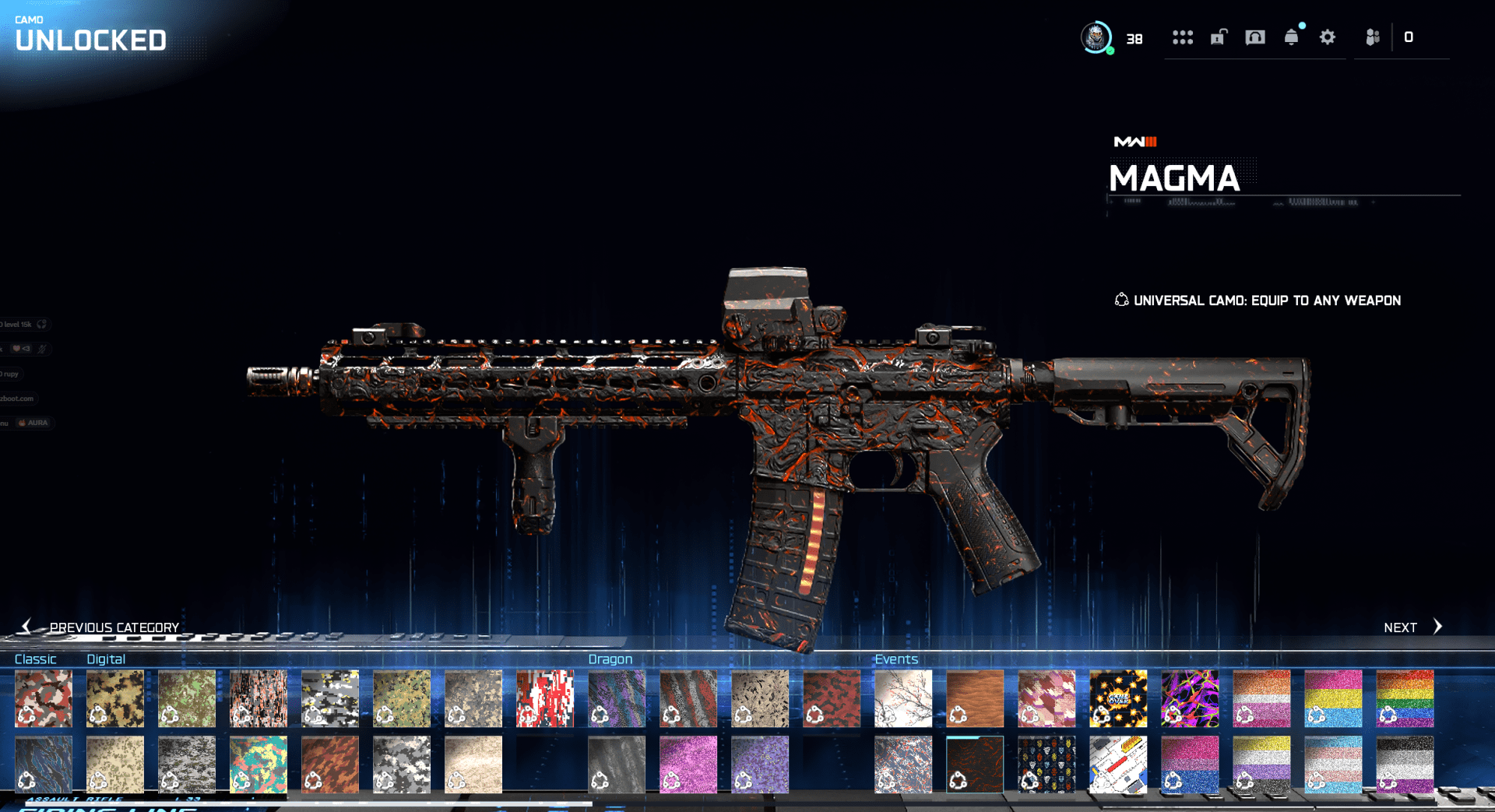
Task: Click the player profile avatar
Action: coord(1096,37)
